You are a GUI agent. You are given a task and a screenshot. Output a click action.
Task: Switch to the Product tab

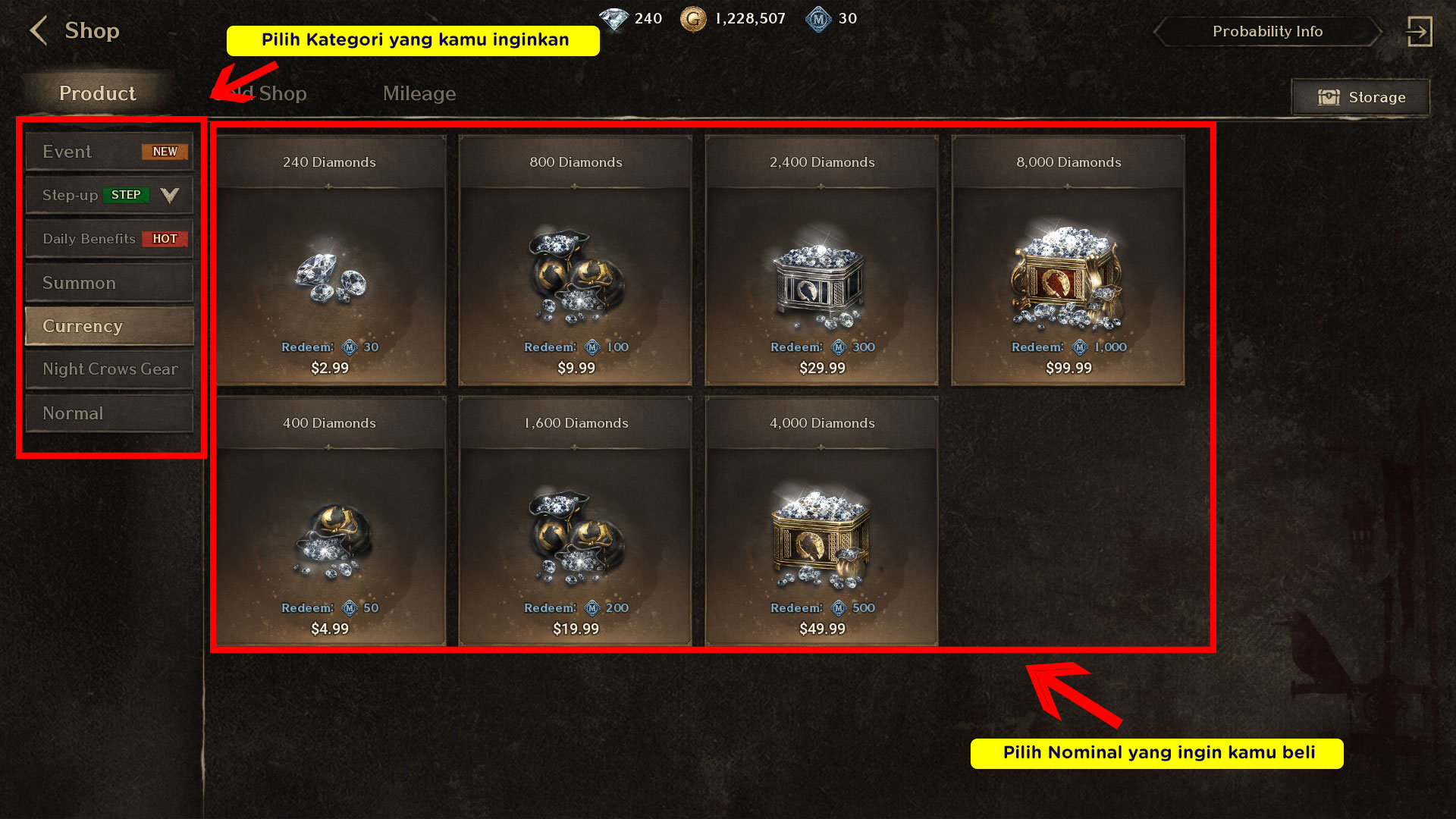pyautogui.click(x=97, y=93)
